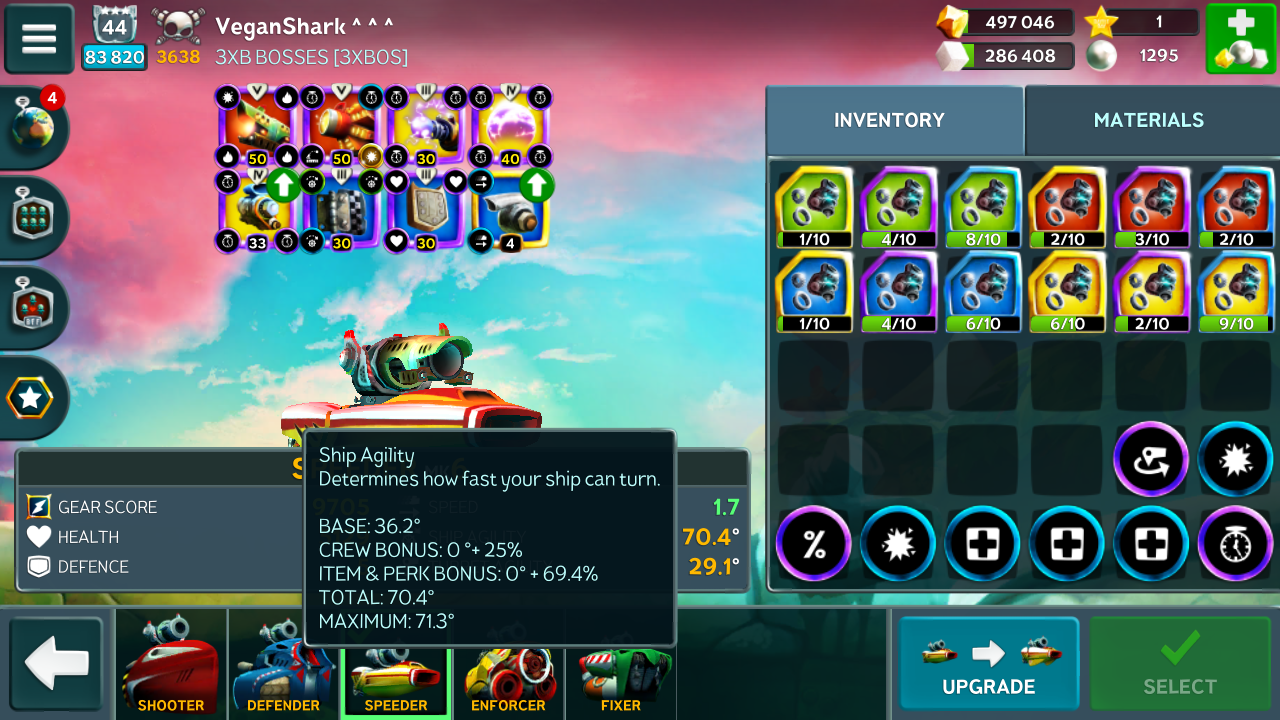
Task: Pick the percent sign perk
Action: pos(814,545)
